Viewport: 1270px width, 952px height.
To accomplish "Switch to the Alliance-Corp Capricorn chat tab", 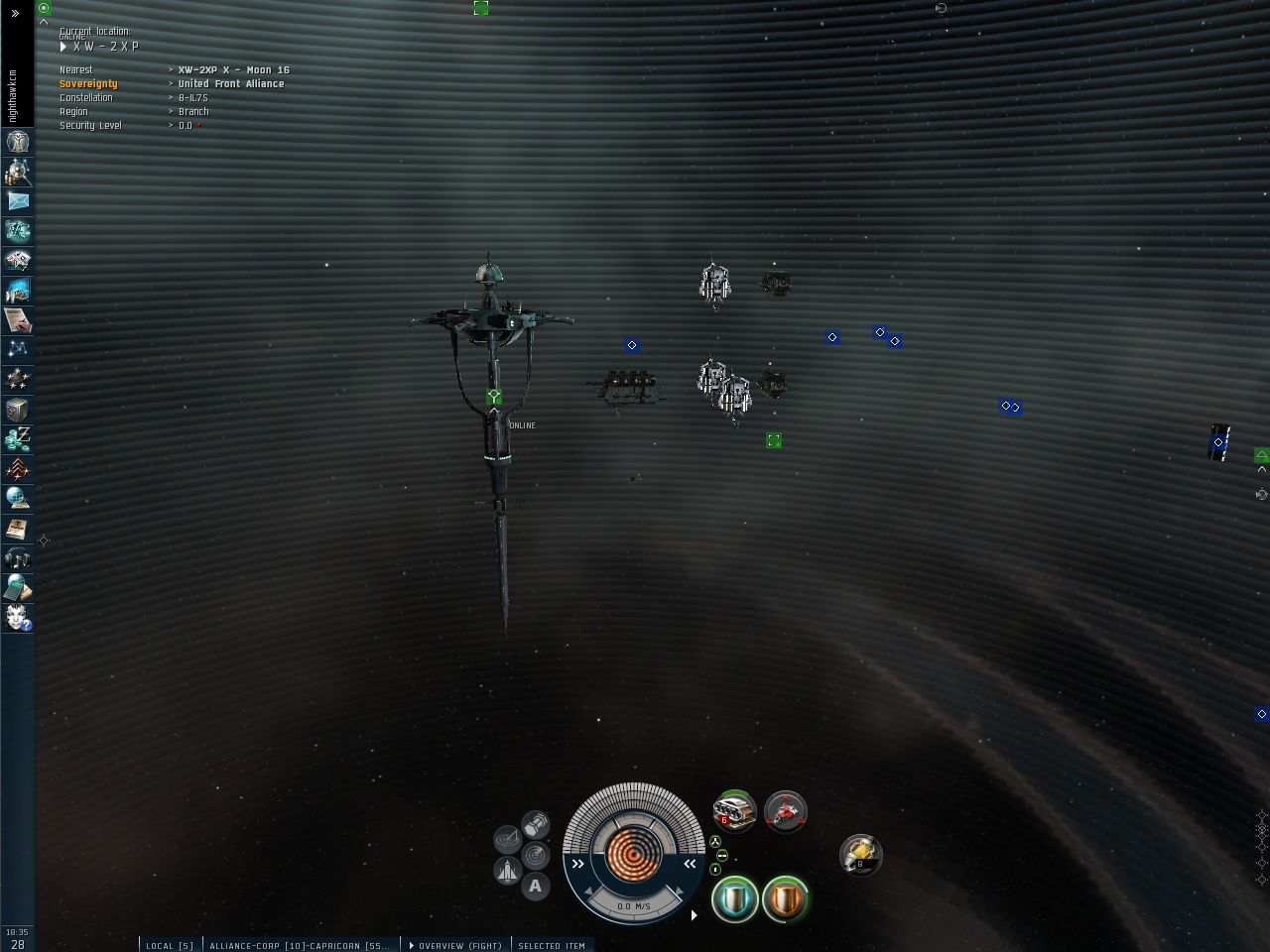I will 300,945.
